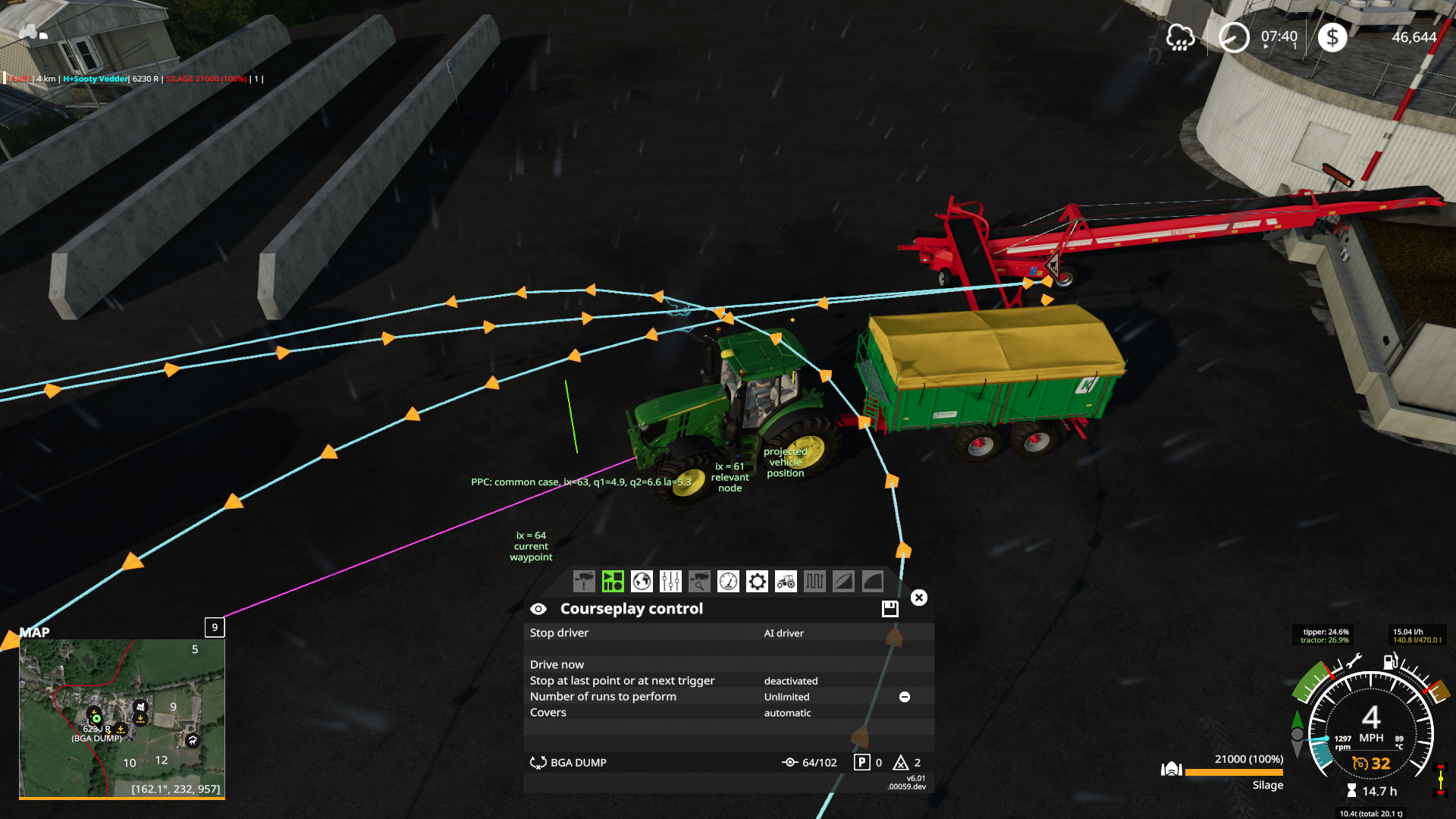Open the gear general settings page
The width and height of the screenshot is (1456, 819).
coord(756,581)
